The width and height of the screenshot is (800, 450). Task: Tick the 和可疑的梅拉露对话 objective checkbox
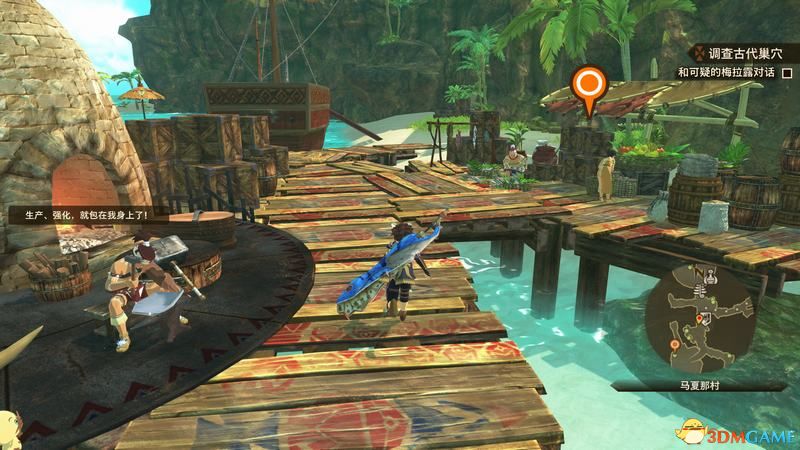787,74
